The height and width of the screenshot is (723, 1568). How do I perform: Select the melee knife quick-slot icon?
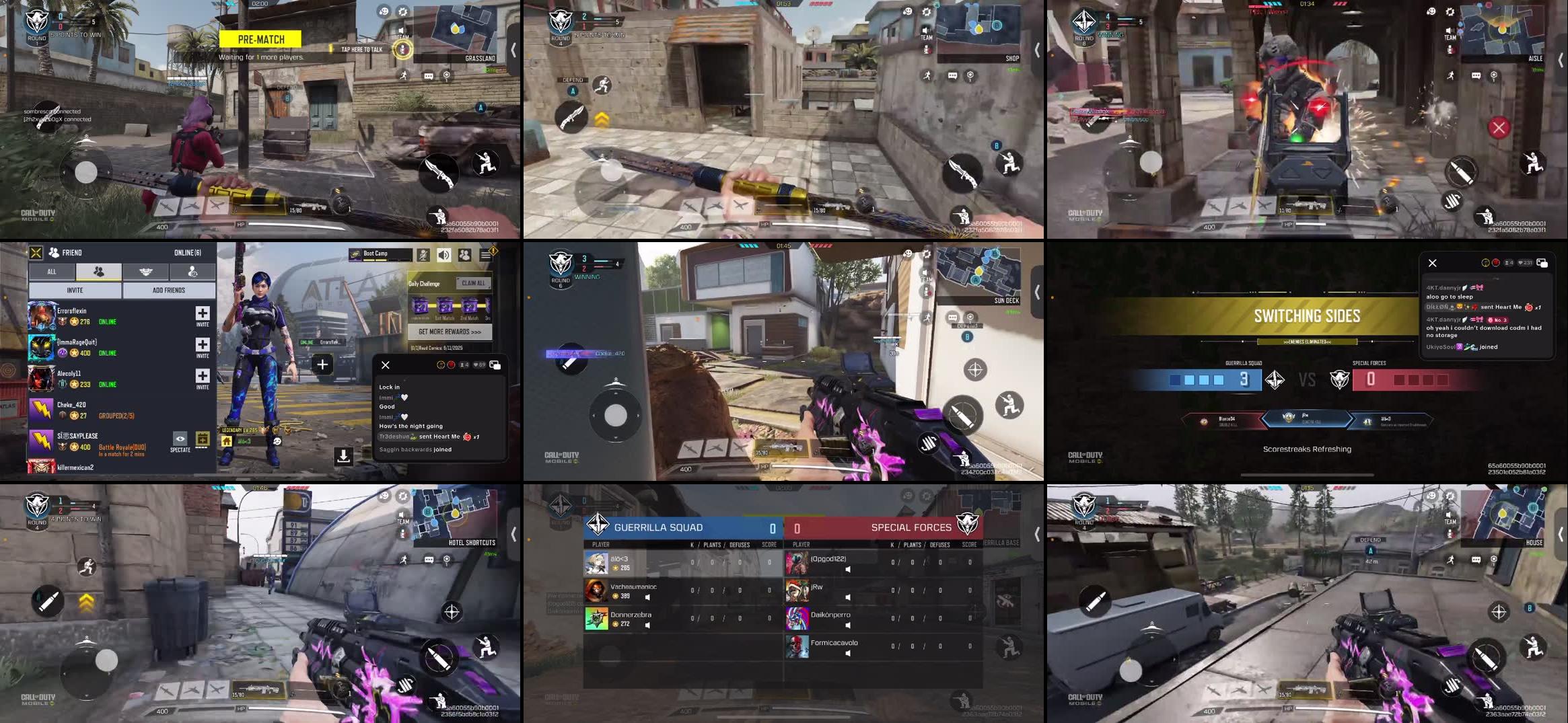[439, 173]
